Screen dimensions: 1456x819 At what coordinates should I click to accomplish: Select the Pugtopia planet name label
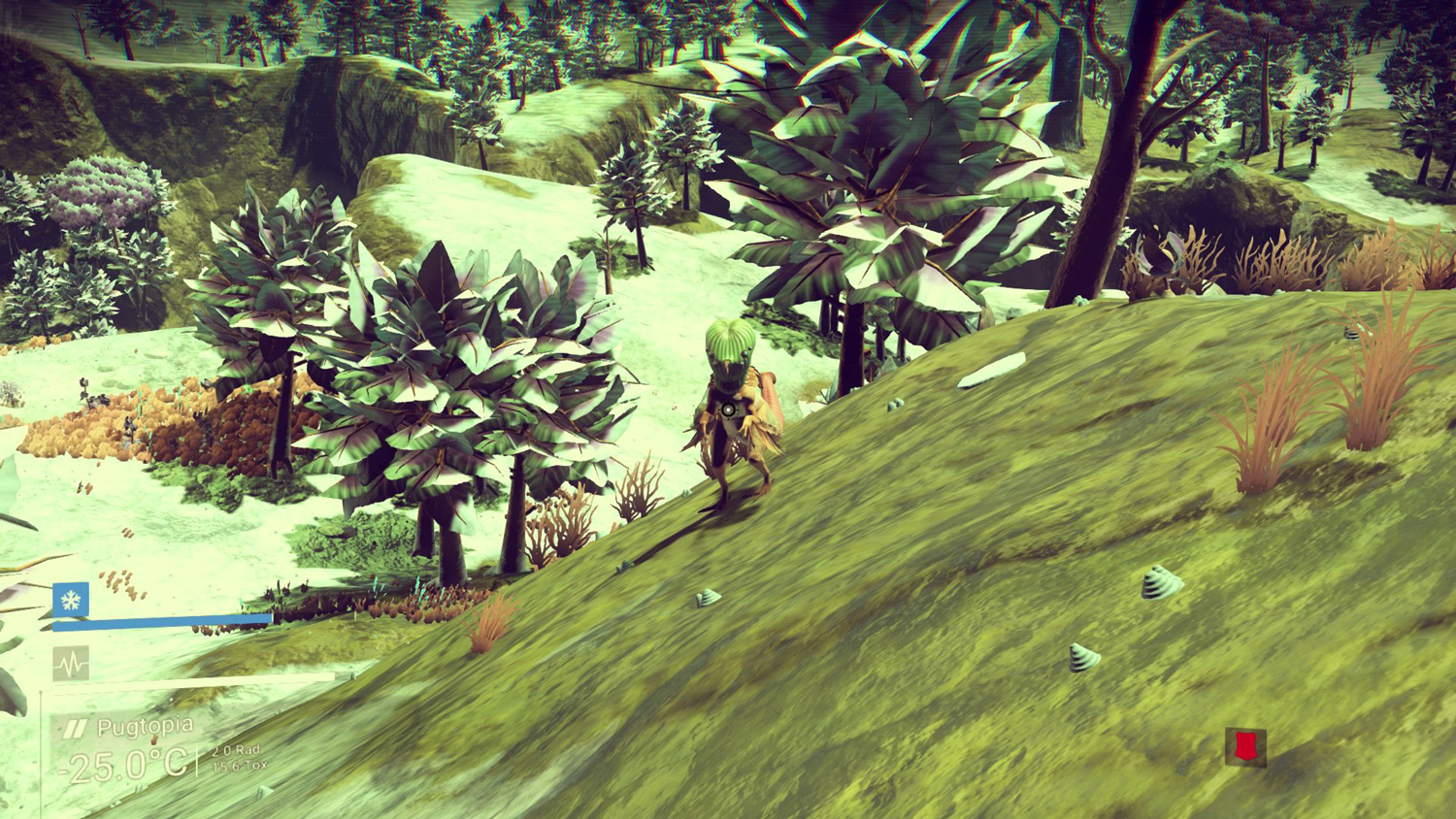[145, 727]
